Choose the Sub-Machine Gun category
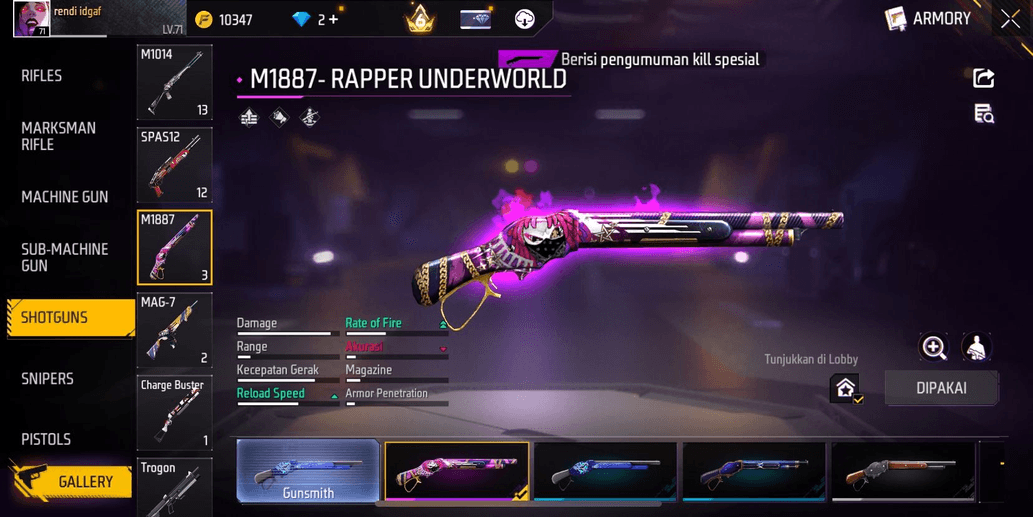 tap(65, 257)
